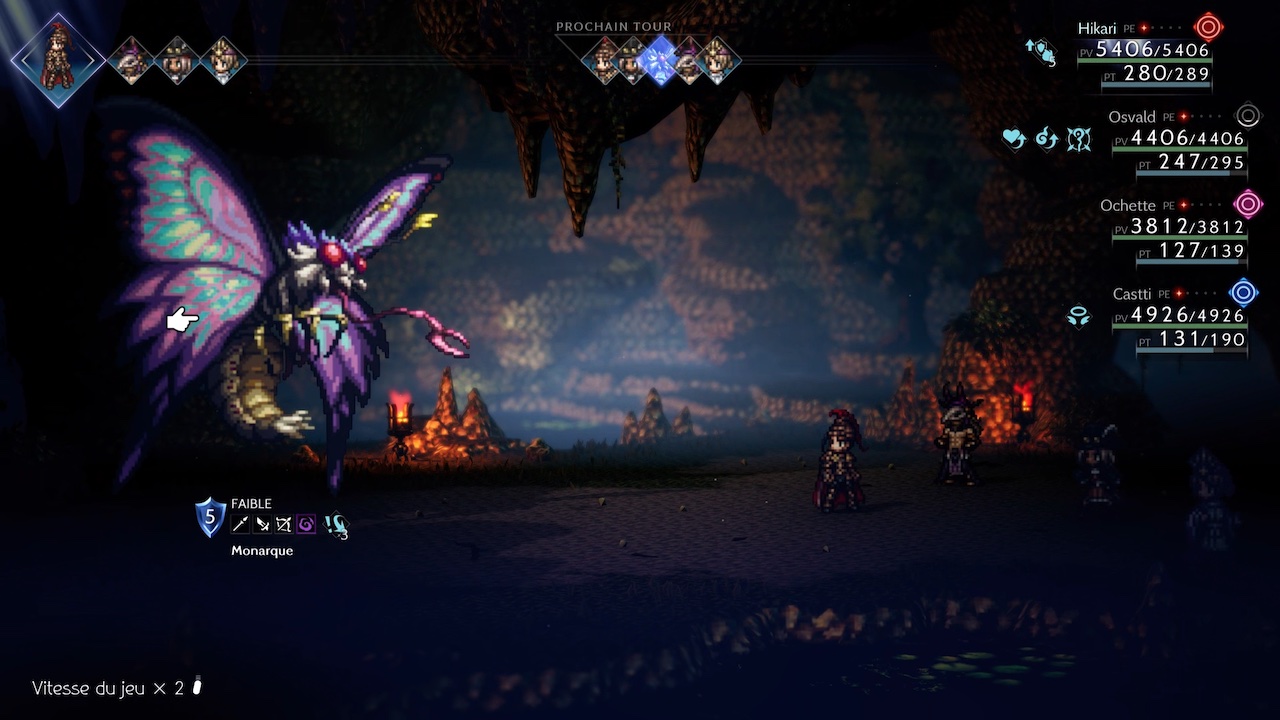Click the blue shield counter showing 5

click(210, 517)
